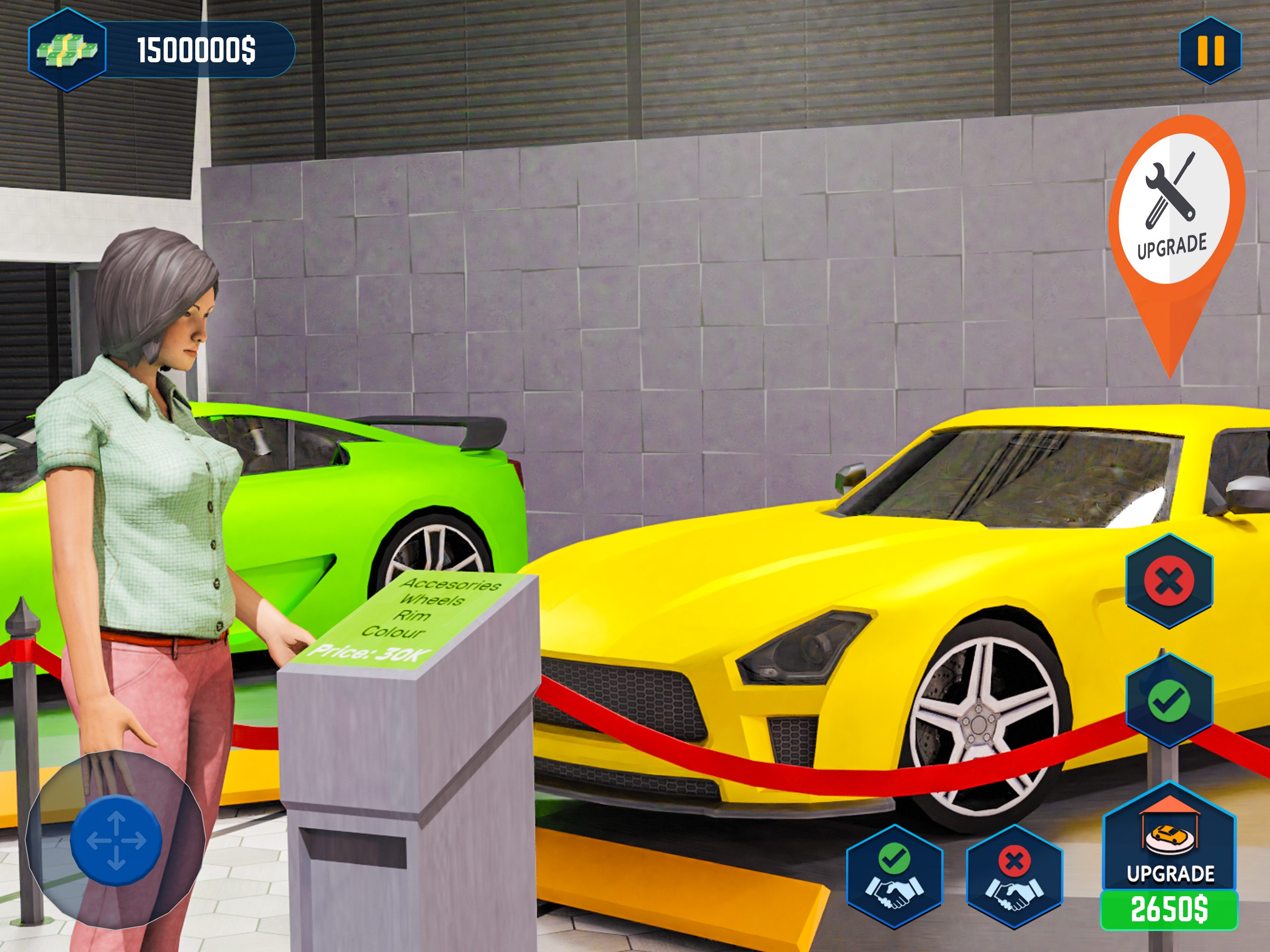Screen dimensions: 1270x952
Task: Accept the deal with the handshake checkmark
Action: (894, 877)
